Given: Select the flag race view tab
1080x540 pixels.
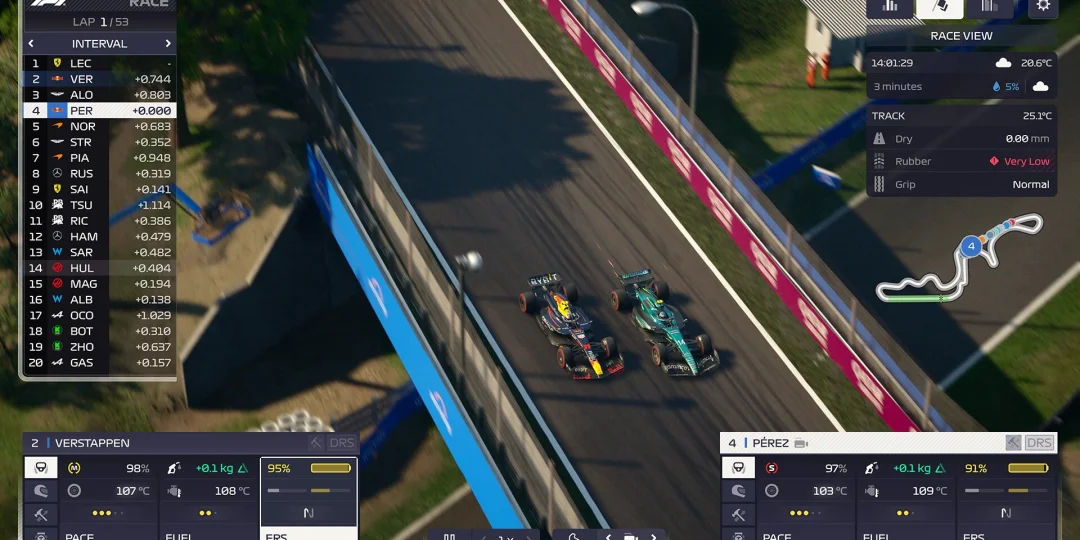Looking at the screenshot, I should pyautogui.click(x=940, y=6).
